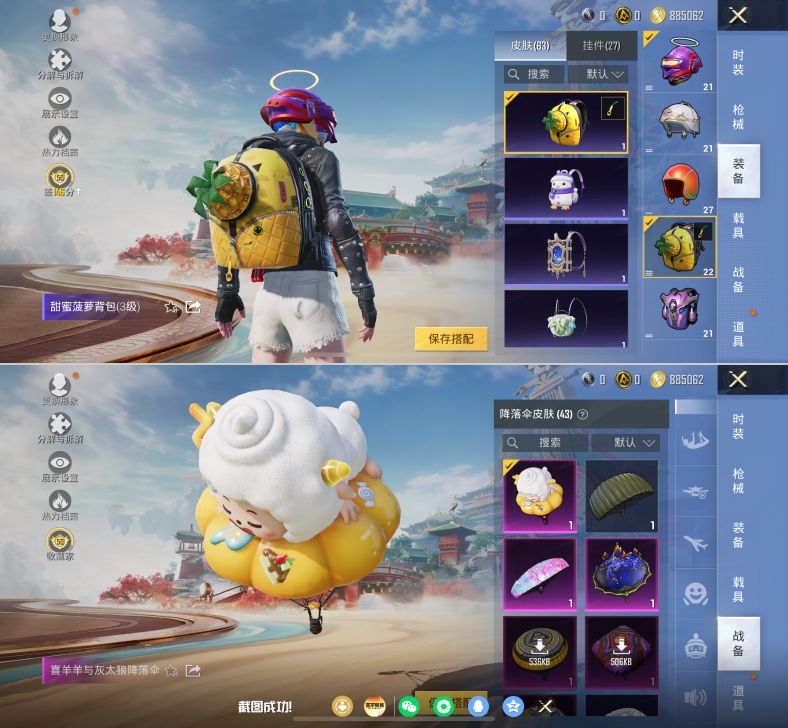
Task: Save the outfit with 保存搭配
Action: coord(451,339)
